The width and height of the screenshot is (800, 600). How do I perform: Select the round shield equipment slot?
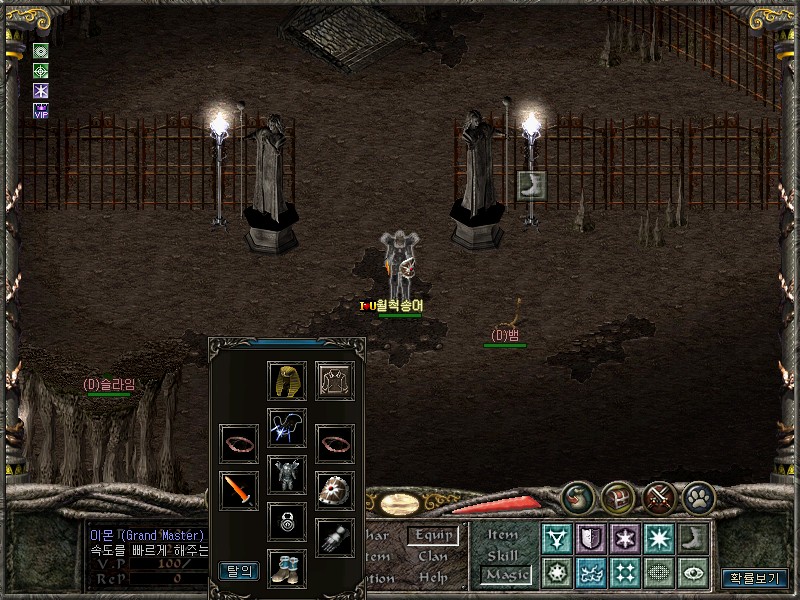tap(336, 491)
